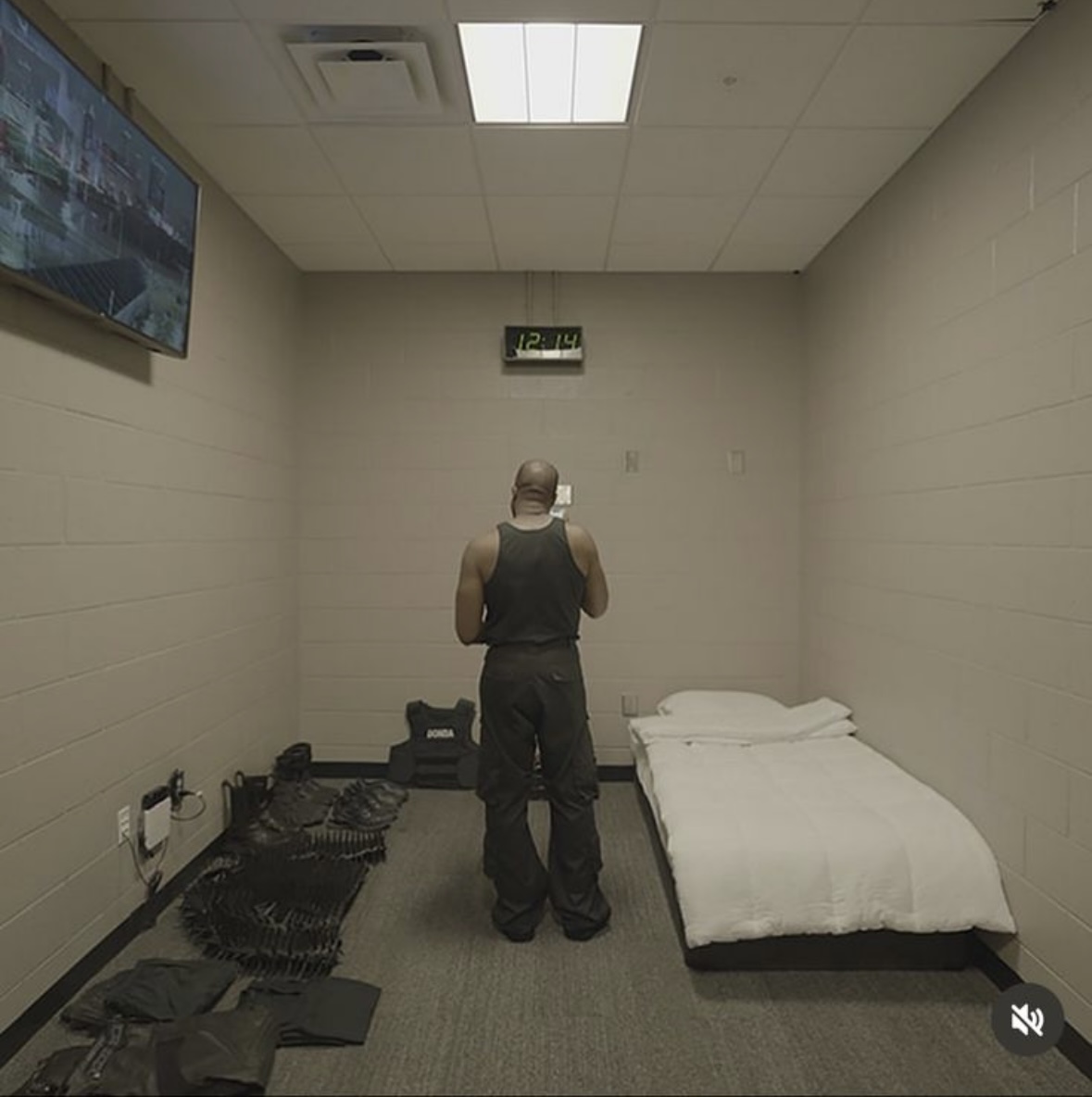The width and height of the screenshot is (1092, 1097).
Task: Unmute the video with the speaker icon
Action: point(1027,1020)
